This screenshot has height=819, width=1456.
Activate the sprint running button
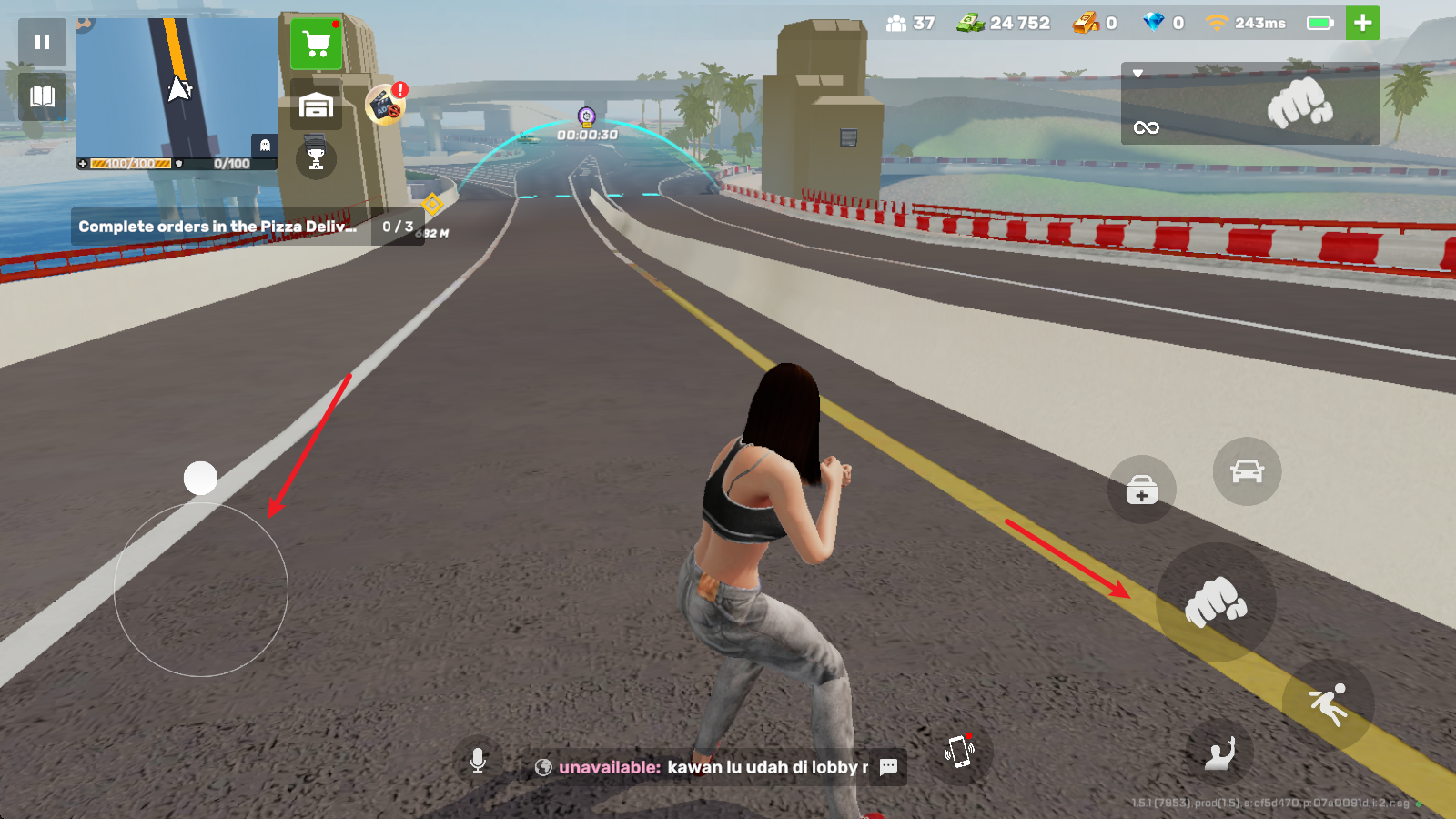1328,705
